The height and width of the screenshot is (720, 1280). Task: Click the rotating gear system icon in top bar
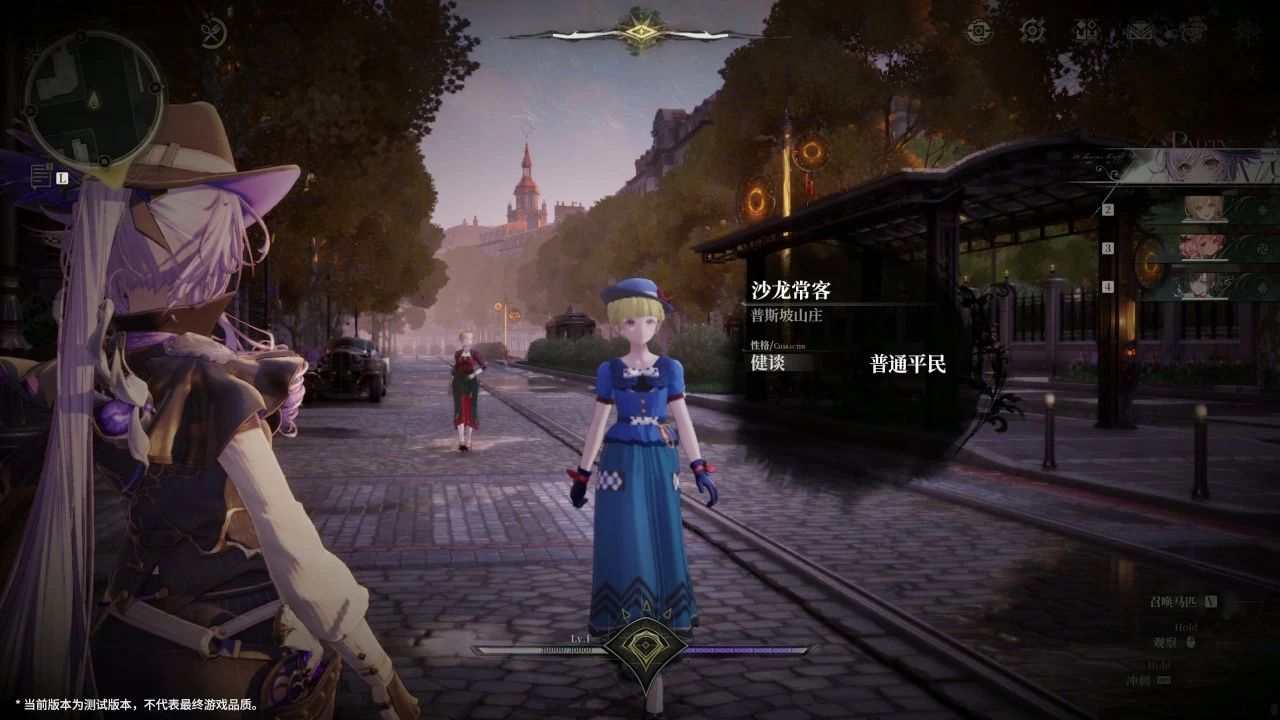[1033, 30]
